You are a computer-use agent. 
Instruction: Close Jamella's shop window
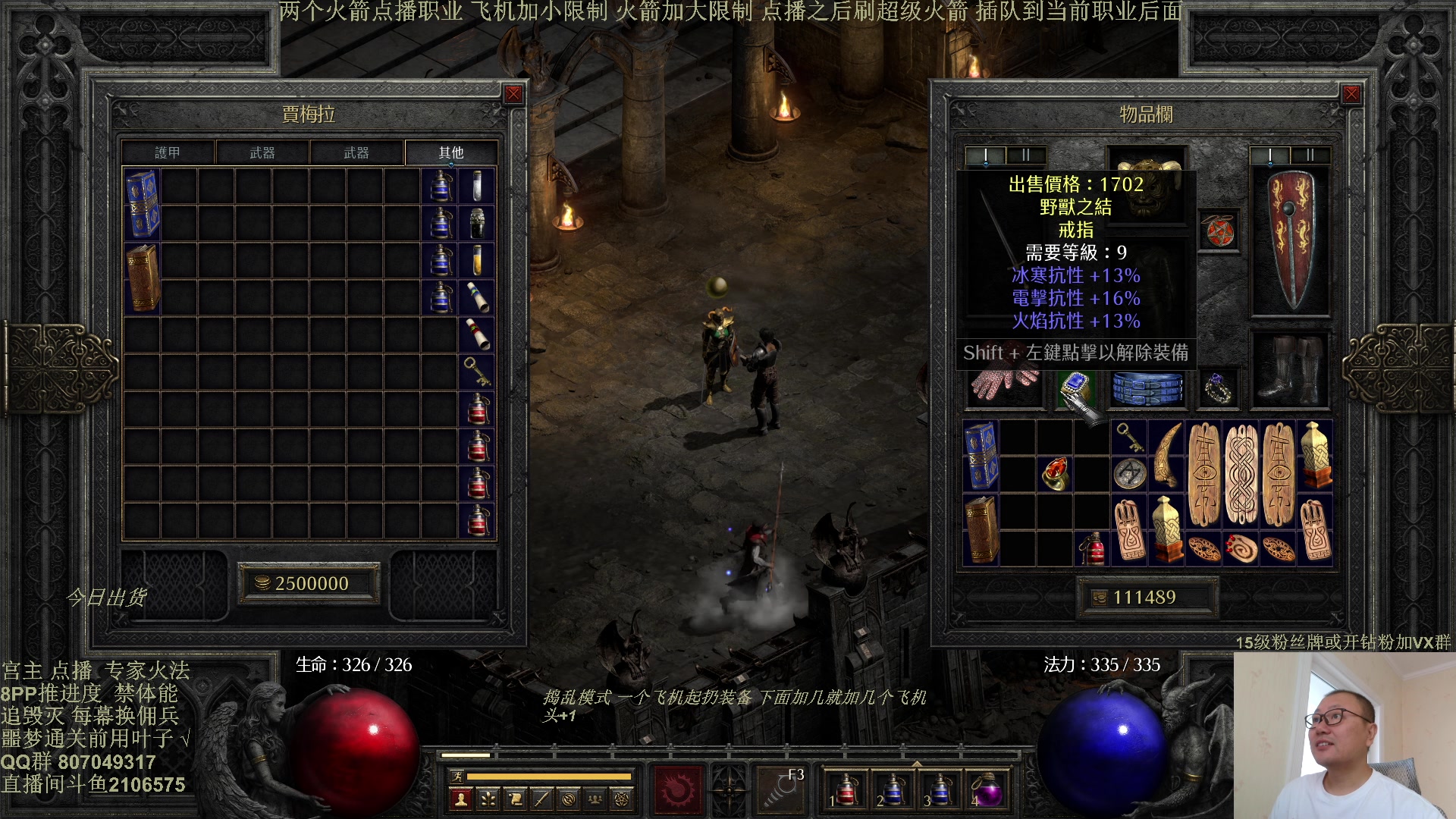point(513,94)
